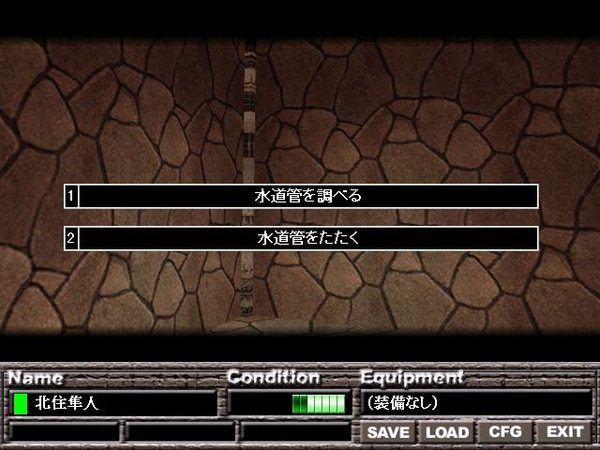Open the LOAD game menu
This screenshot has width=600, height=450.
447,432
